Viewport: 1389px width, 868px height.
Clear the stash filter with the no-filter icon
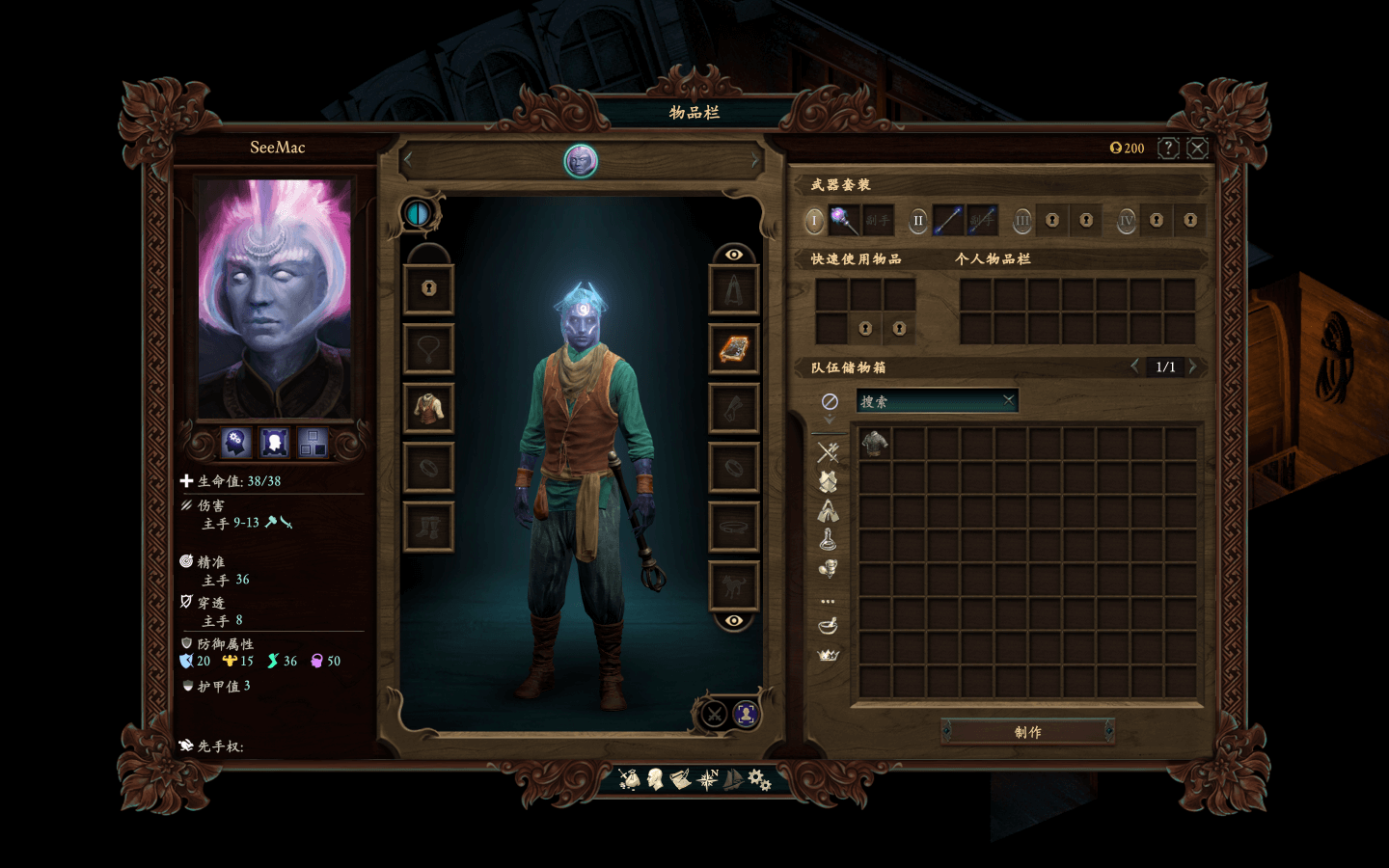pos(829,401)
